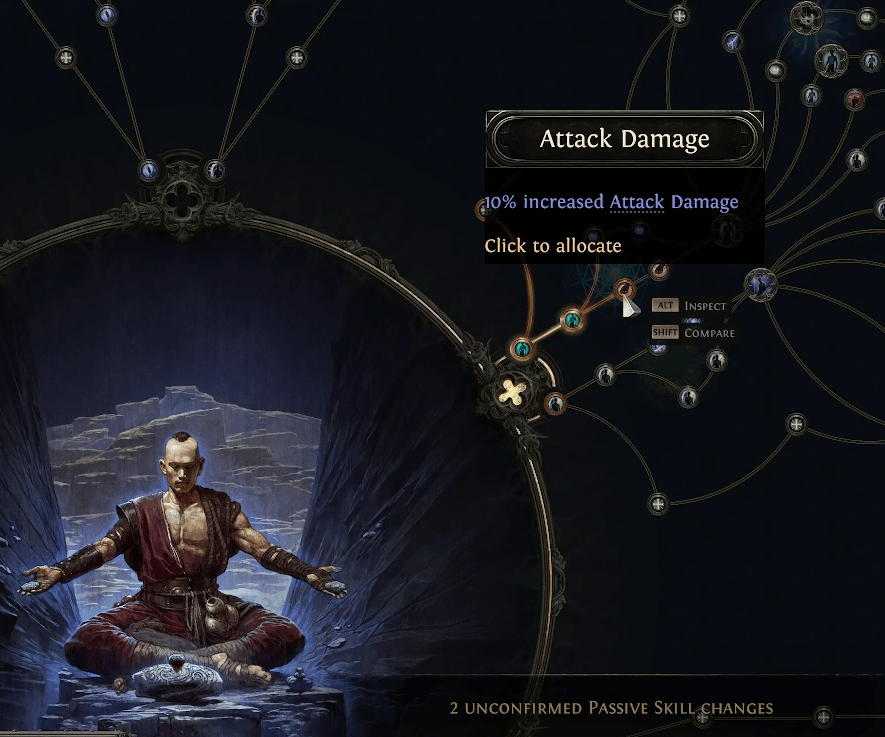Image resolution: width=885 pixels, height=737 pixels.
Task: Select the golden cross starting node
Action: [x=513, y=392]
